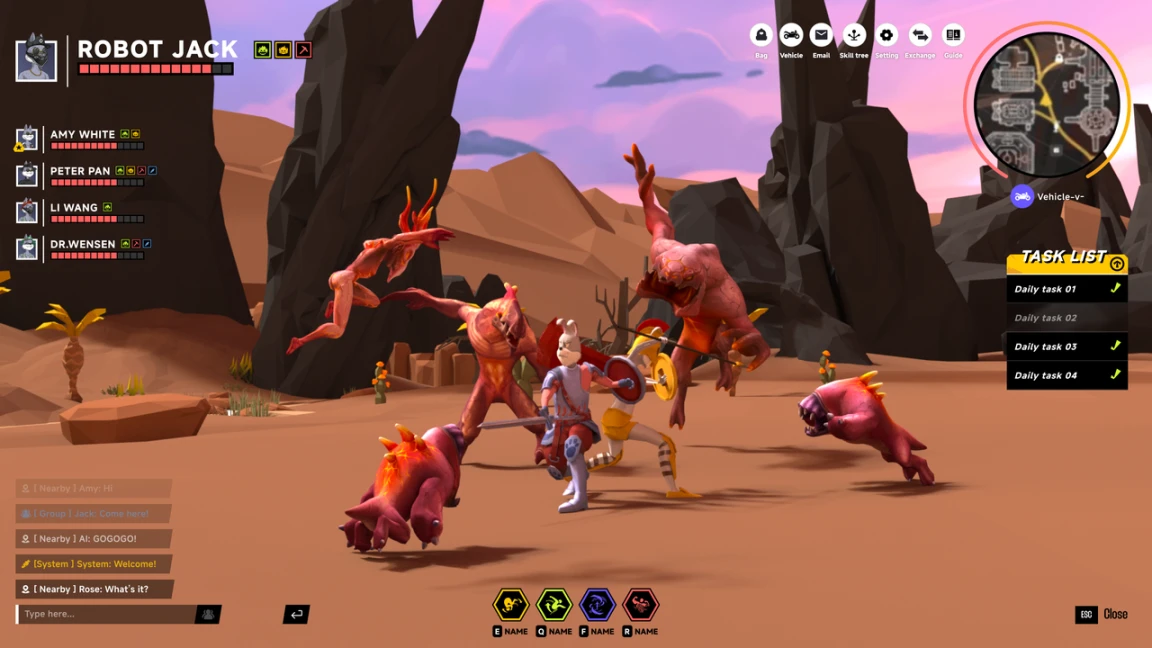Screen dimensions: 1152x648
Task: Select Daily task 04
Action: (x=1066, y=375)
